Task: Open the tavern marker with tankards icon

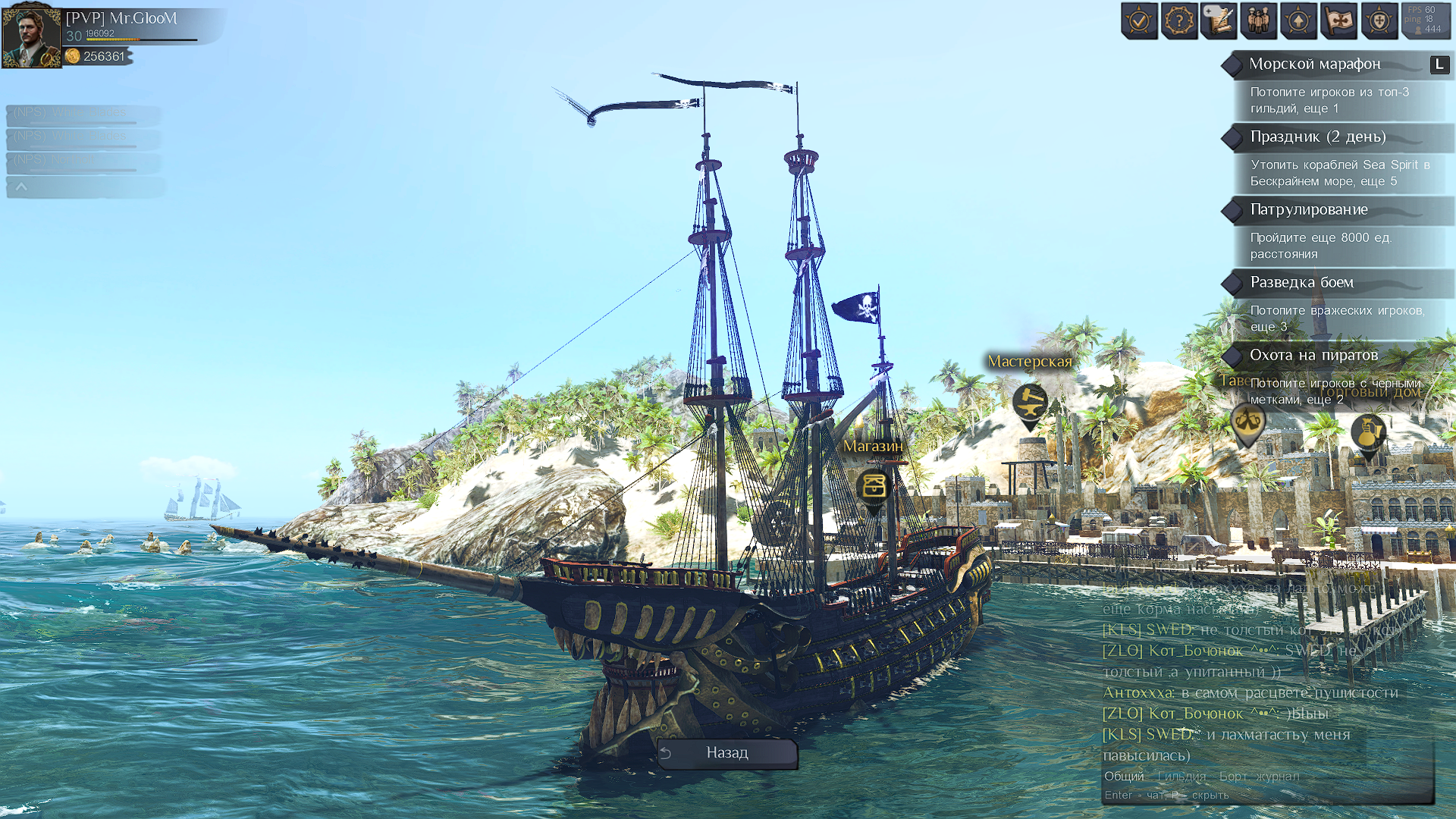Action: pyautogui.click(x=1247, y=420)
